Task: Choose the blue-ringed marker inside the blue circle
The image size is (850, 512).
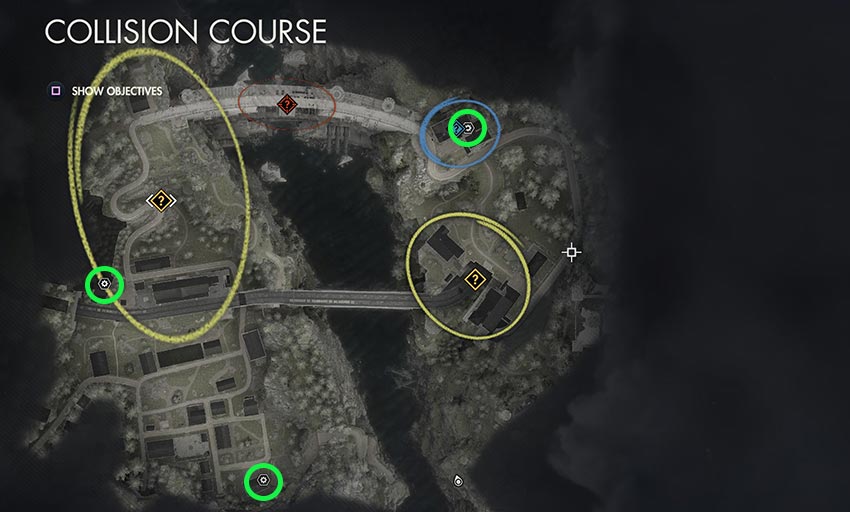Action: click(x=466, y=127)
